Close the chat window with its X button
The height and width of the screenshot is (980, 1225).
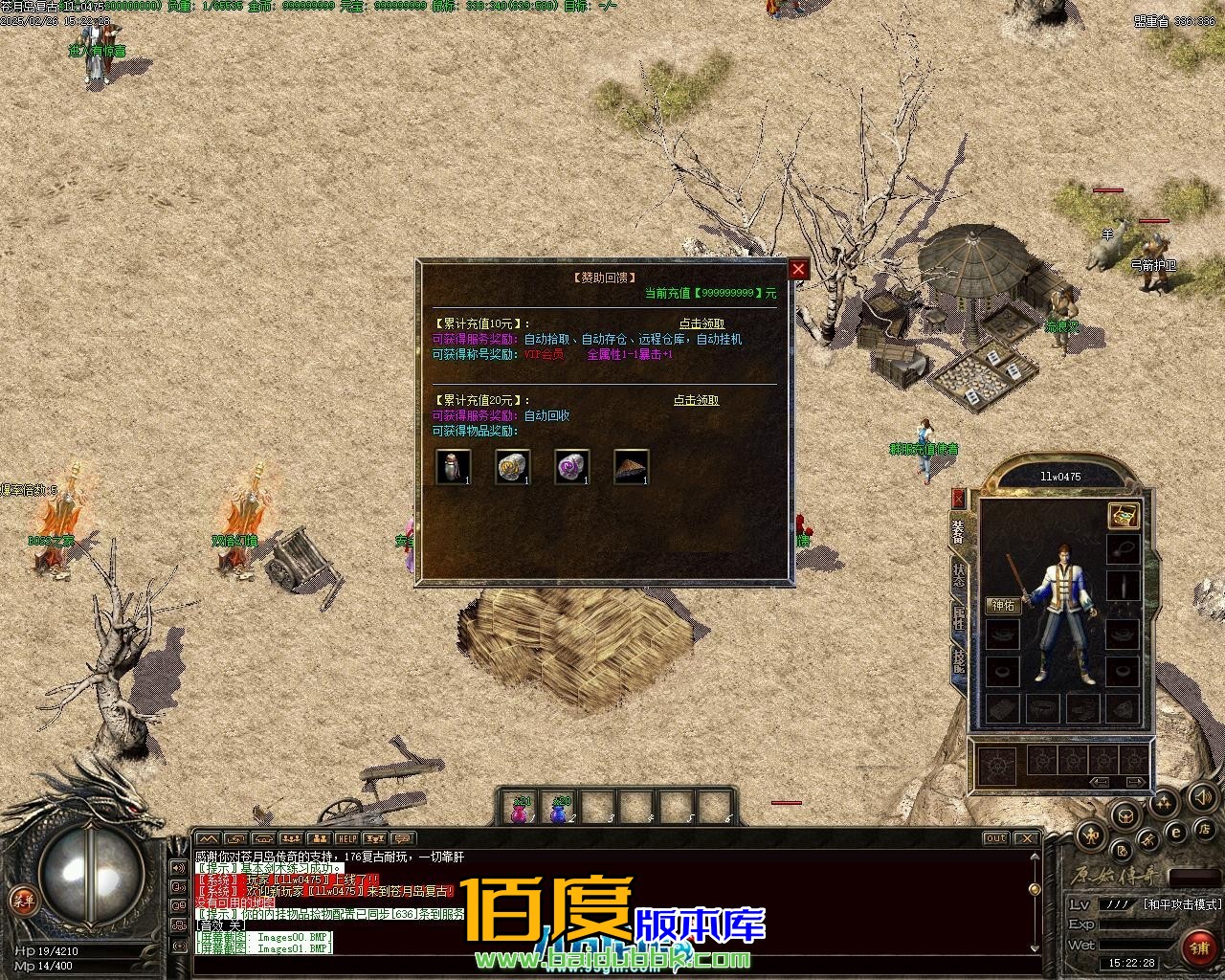(1026, 838)
